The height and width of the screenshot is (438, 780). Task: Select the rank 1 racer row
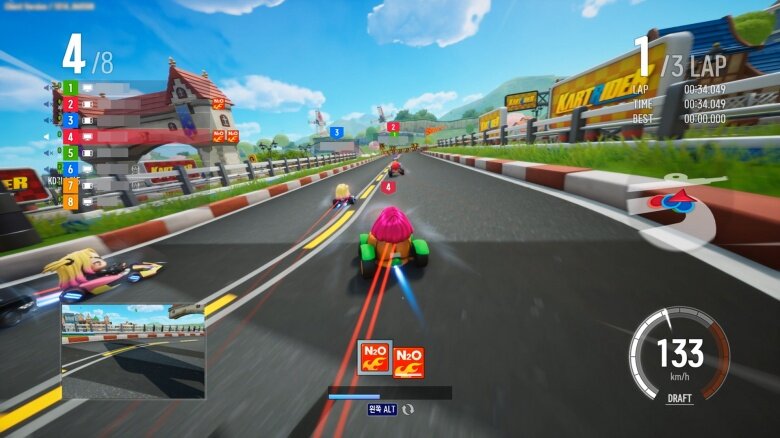tap(100, 87)
